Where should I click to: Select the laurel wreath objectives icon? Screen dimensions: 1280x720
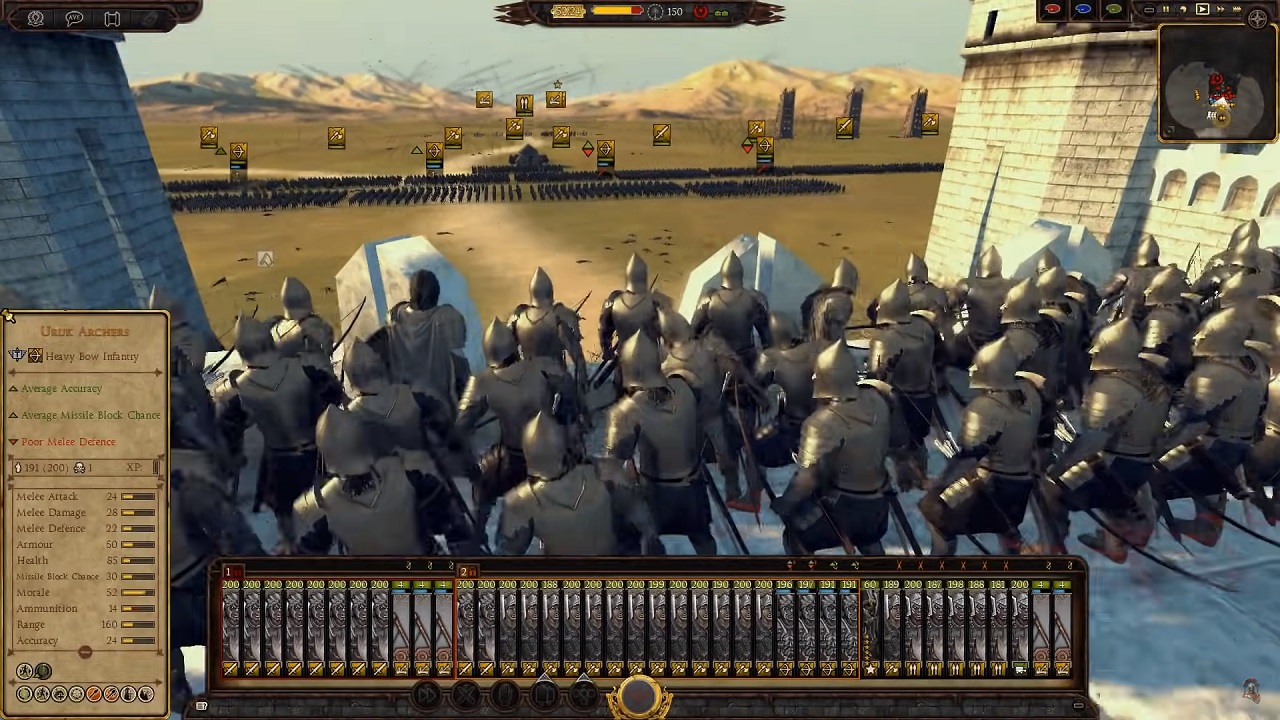click(x=36, y=17)
